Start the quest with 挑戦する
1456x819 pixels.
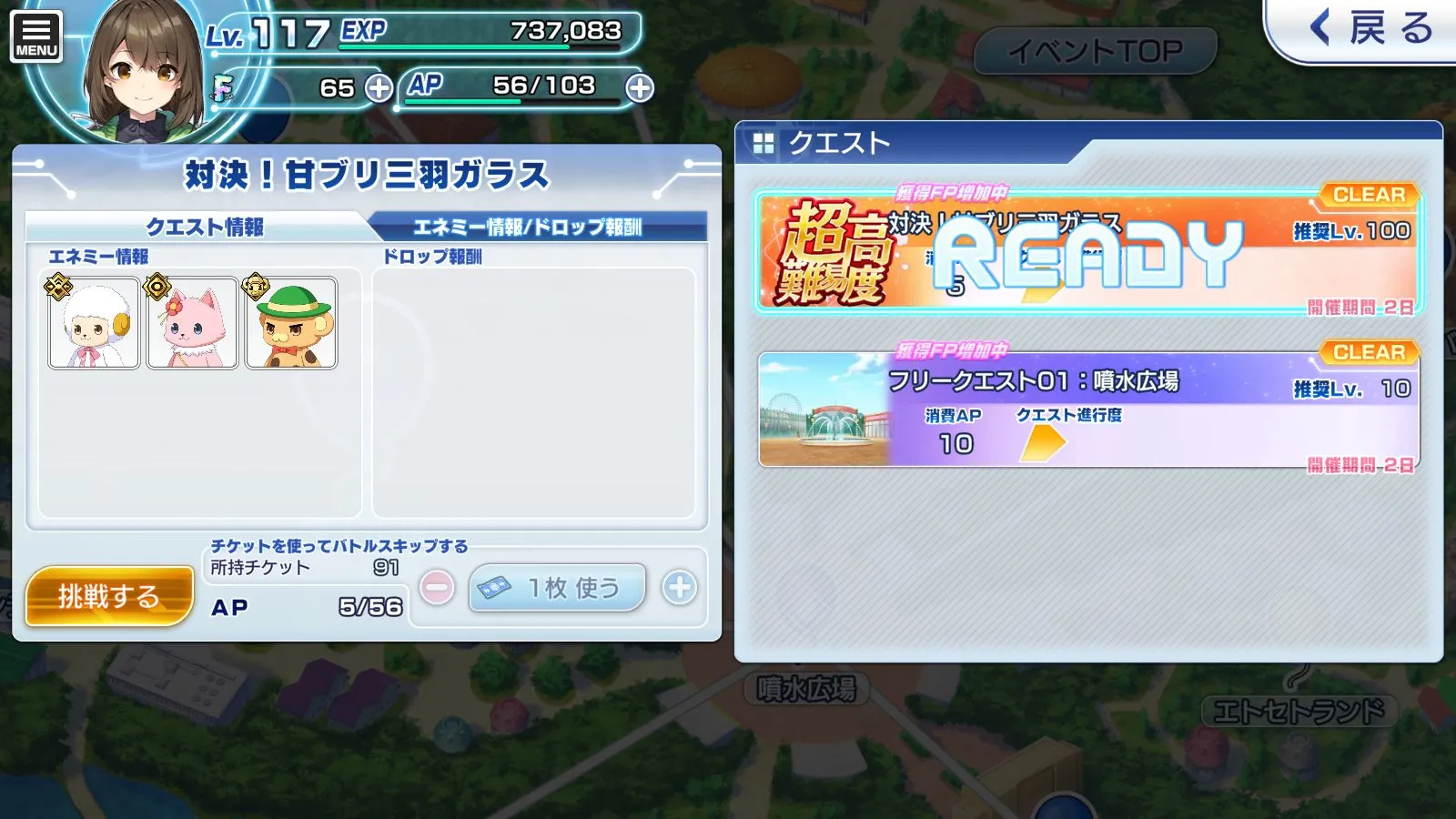click(x=109, y=596)
